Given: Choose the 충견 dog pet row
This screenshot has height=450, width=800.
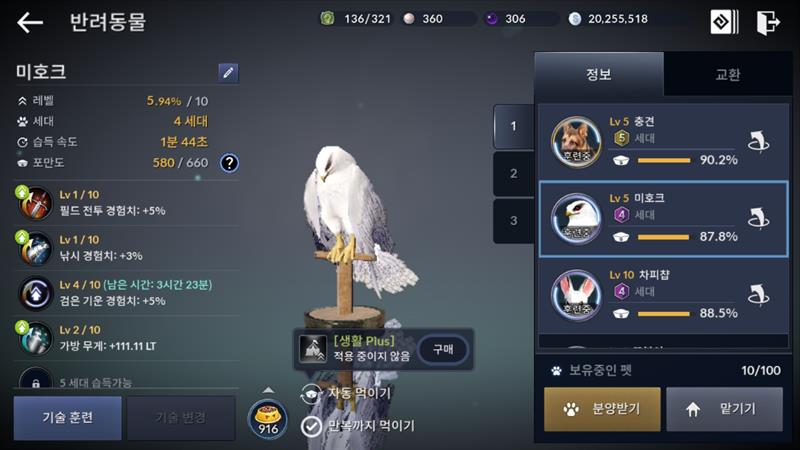Looking at the screenshot, I should [x=660, y=141].
